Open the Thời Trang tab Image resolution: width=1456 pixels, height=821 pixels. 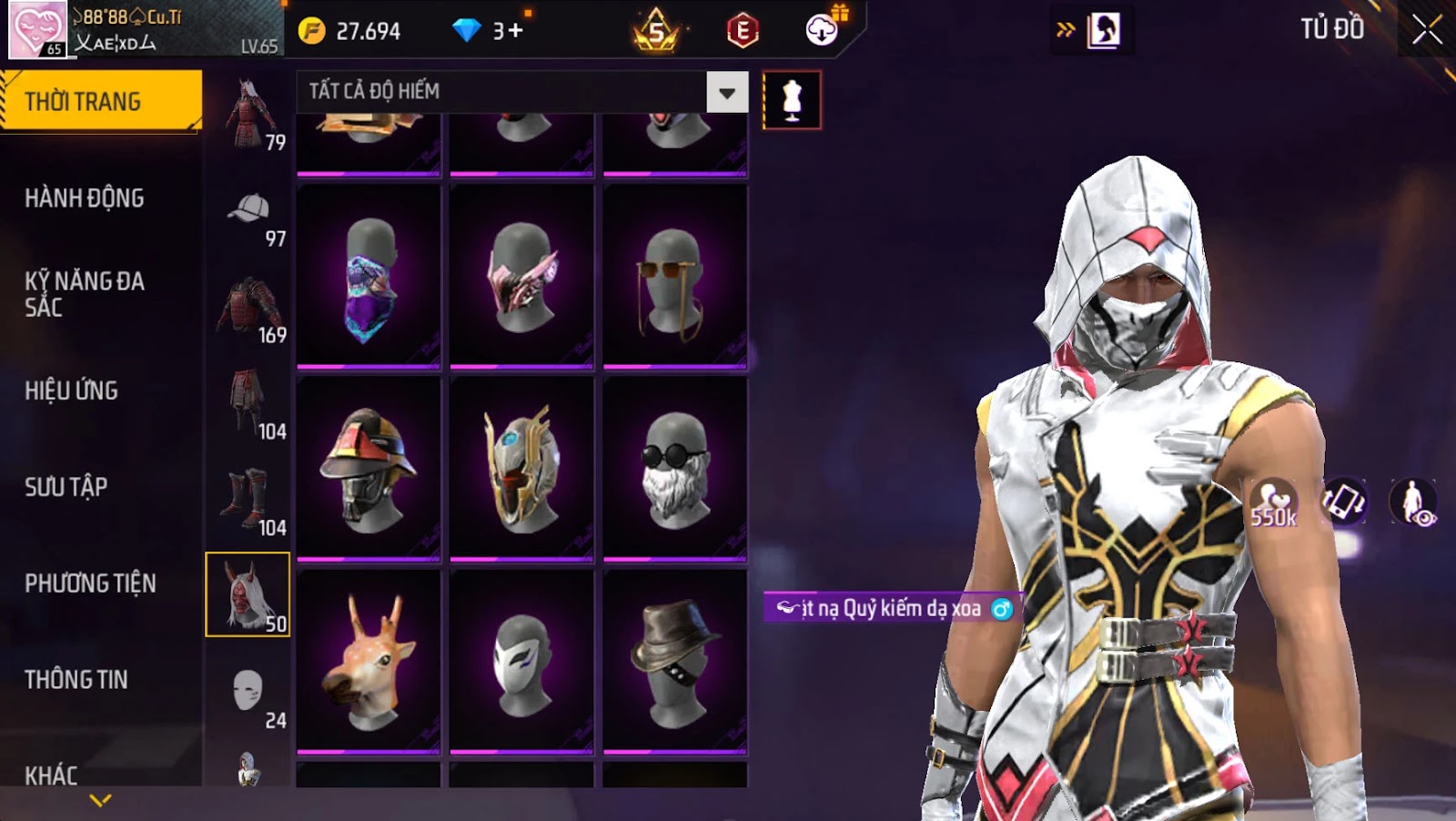(100, 101)
